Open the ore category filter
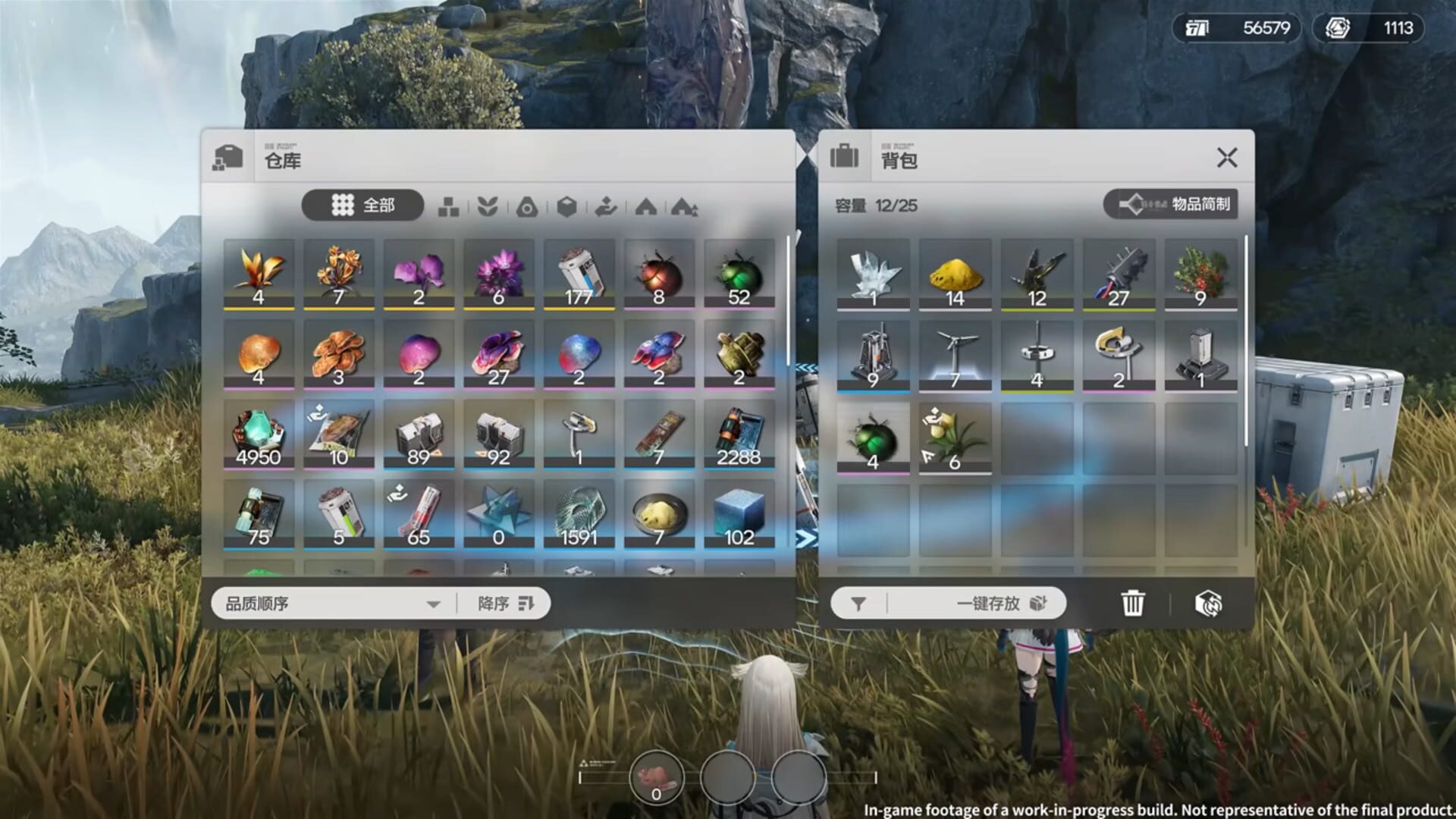1456x819 pixels. point(529,206)
